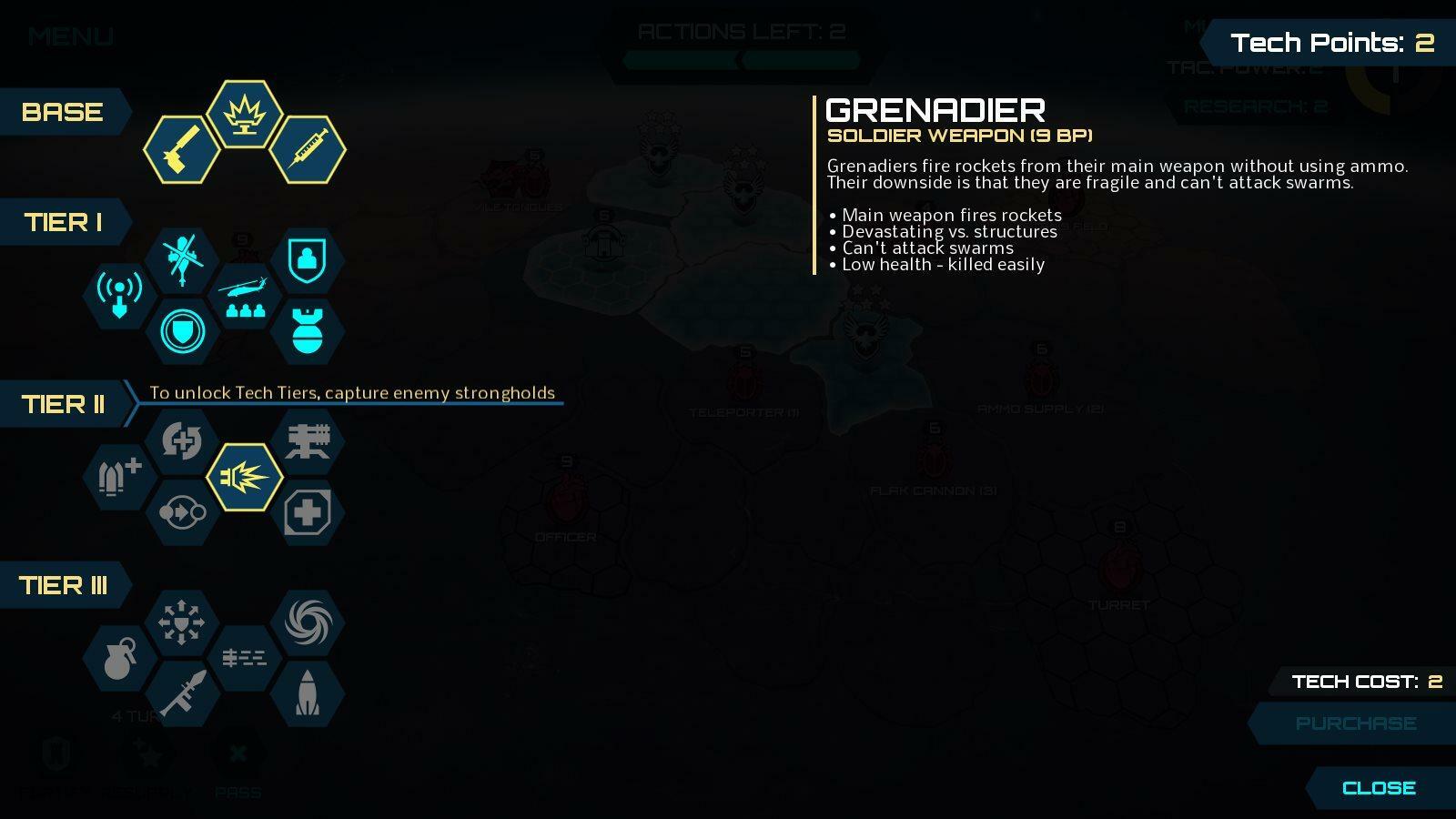The width and height of the screenshot is (1456, 819).
Task: Select the vortex tech in Tier III
Action: point(308,622)
